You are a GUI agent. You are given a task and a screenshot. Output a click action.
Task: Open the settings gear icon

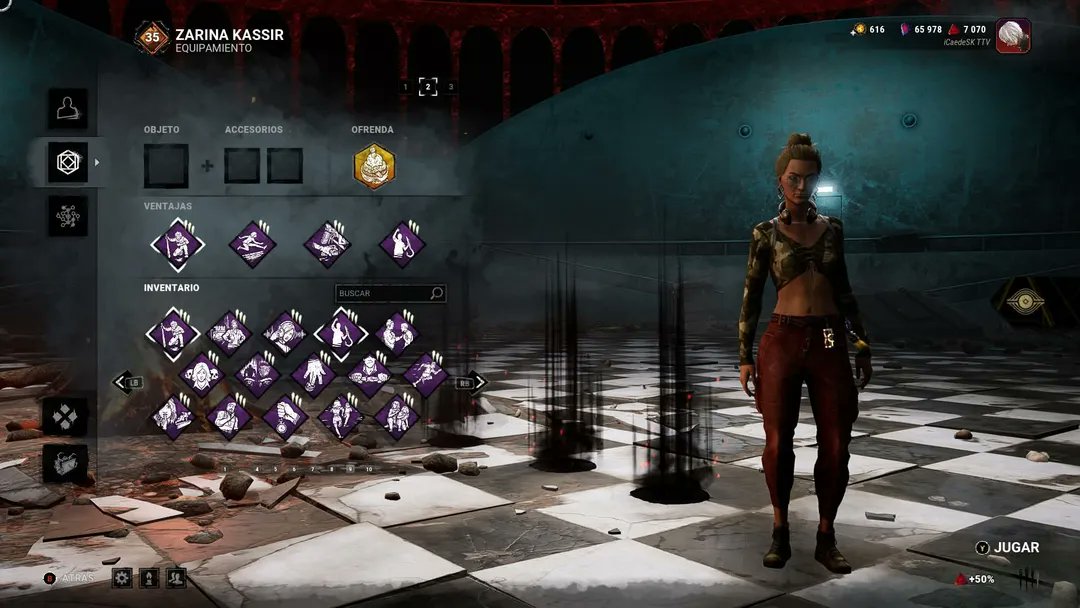click(x=122, y=577)
